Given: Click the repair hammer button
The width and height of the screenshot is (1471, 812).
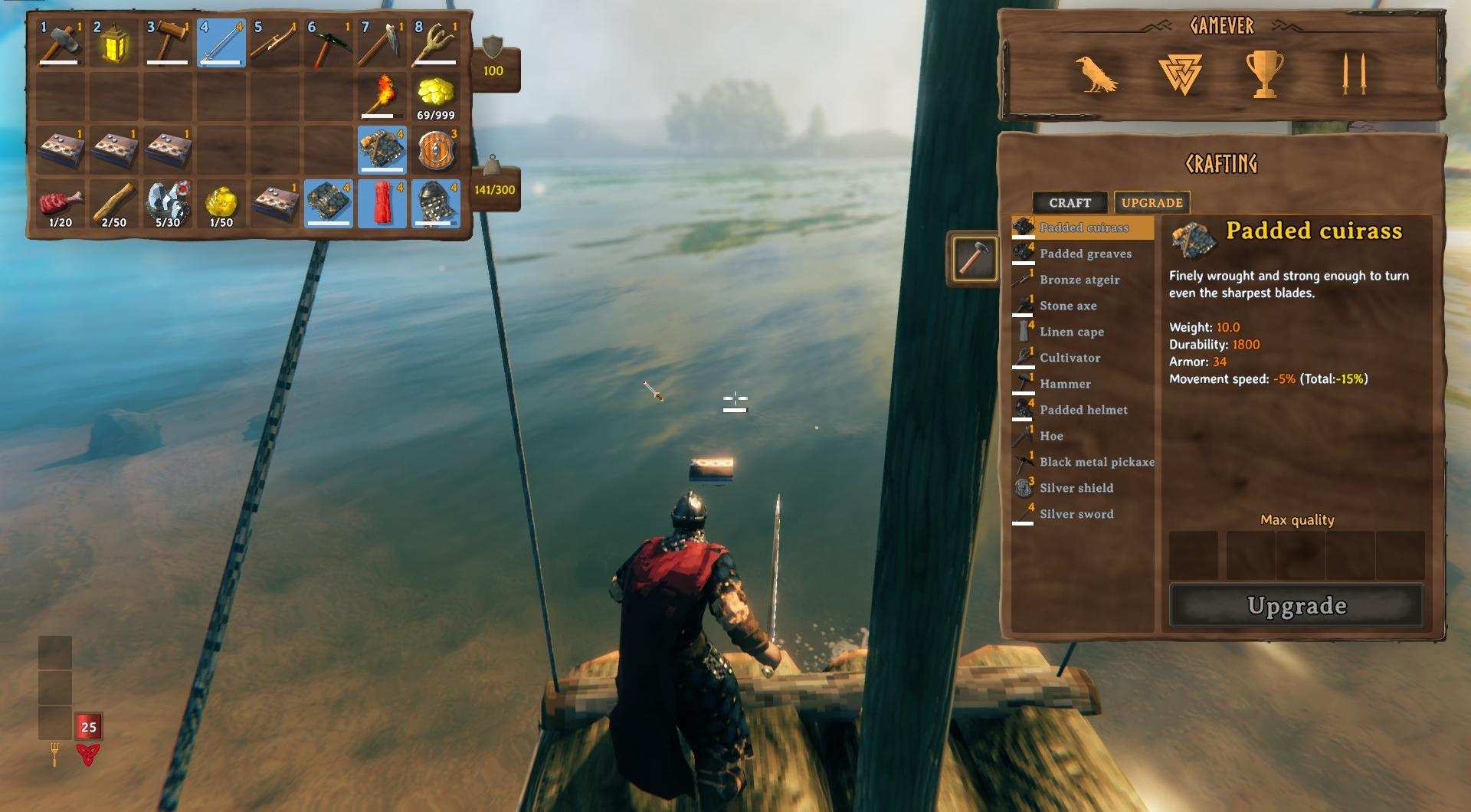Looking at the screenshot, I should click(x=973, y=258).
